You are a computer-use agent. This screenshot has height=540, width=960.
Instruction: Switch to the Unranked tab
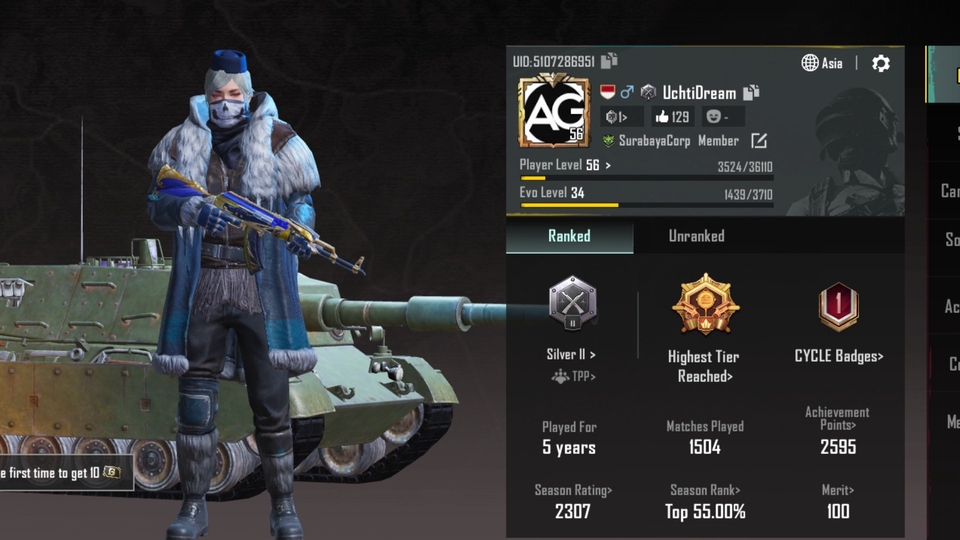(696, 236)
